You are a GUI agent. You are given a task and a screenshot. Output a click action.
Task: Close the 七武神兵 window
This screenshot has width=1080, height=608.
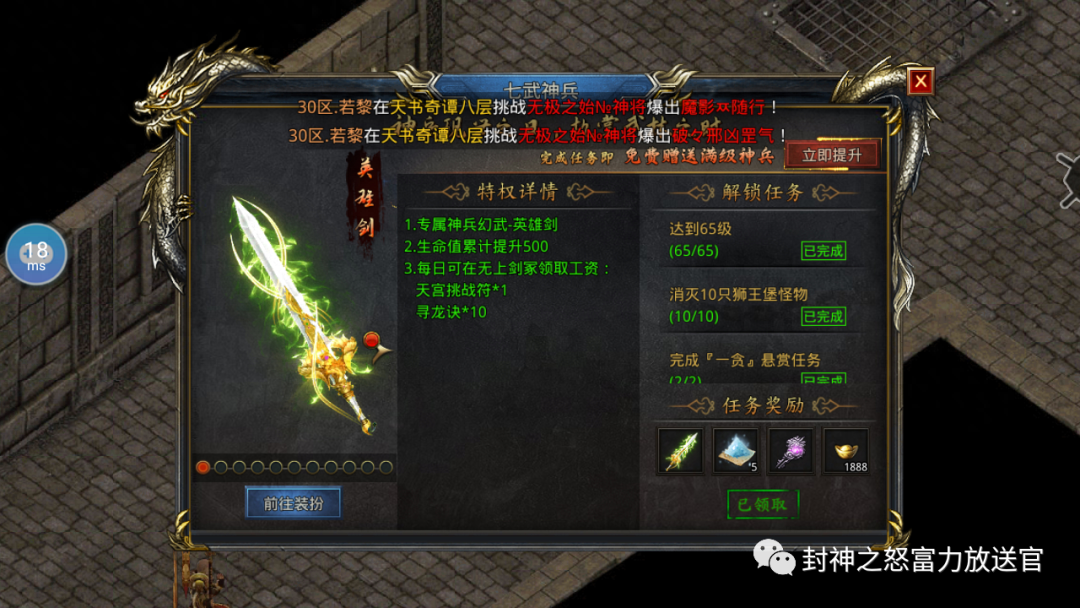[x=920, y=82]
